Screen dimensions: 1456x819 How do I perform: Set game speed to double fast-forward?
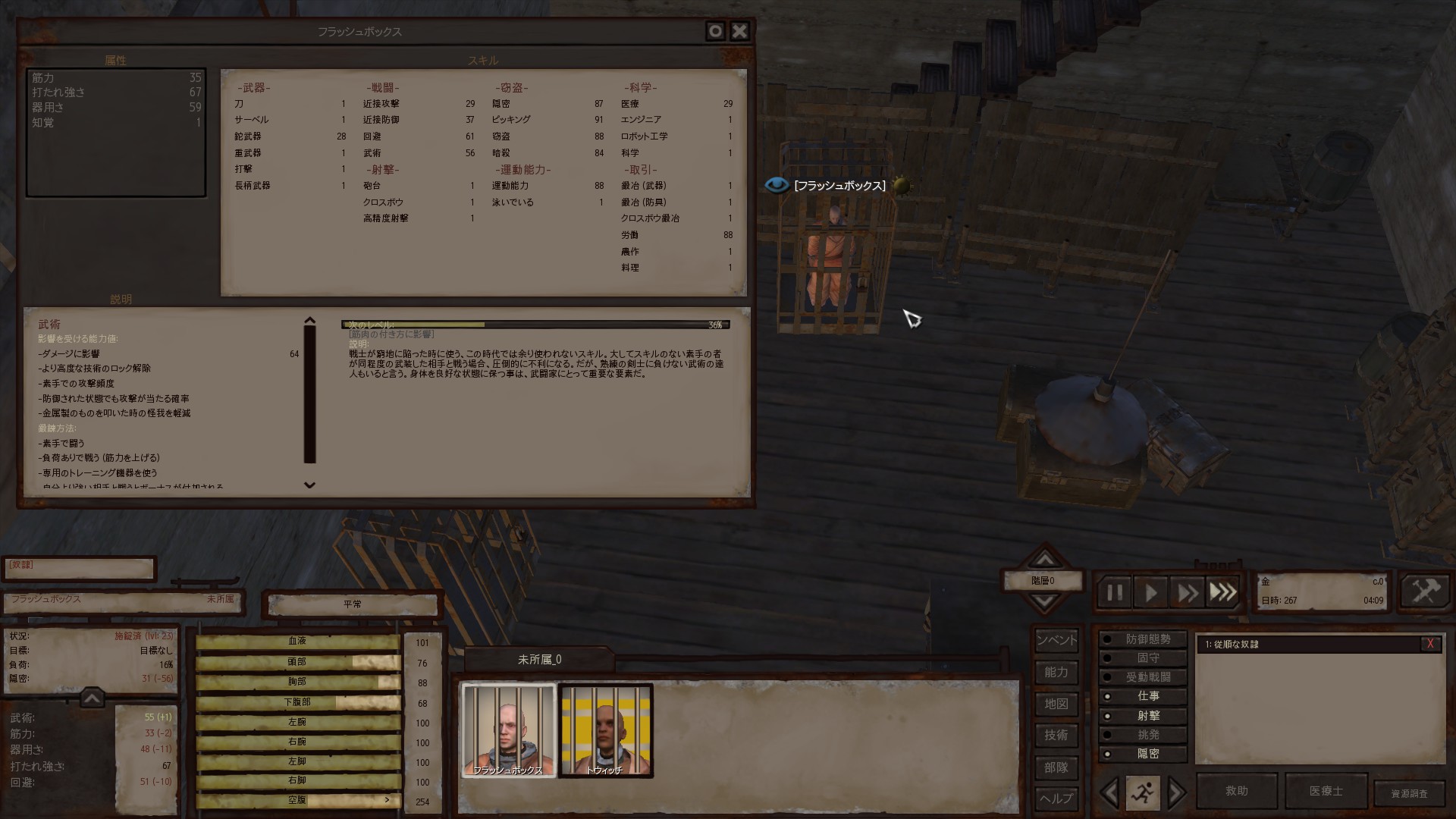(x=1187, y=592)
